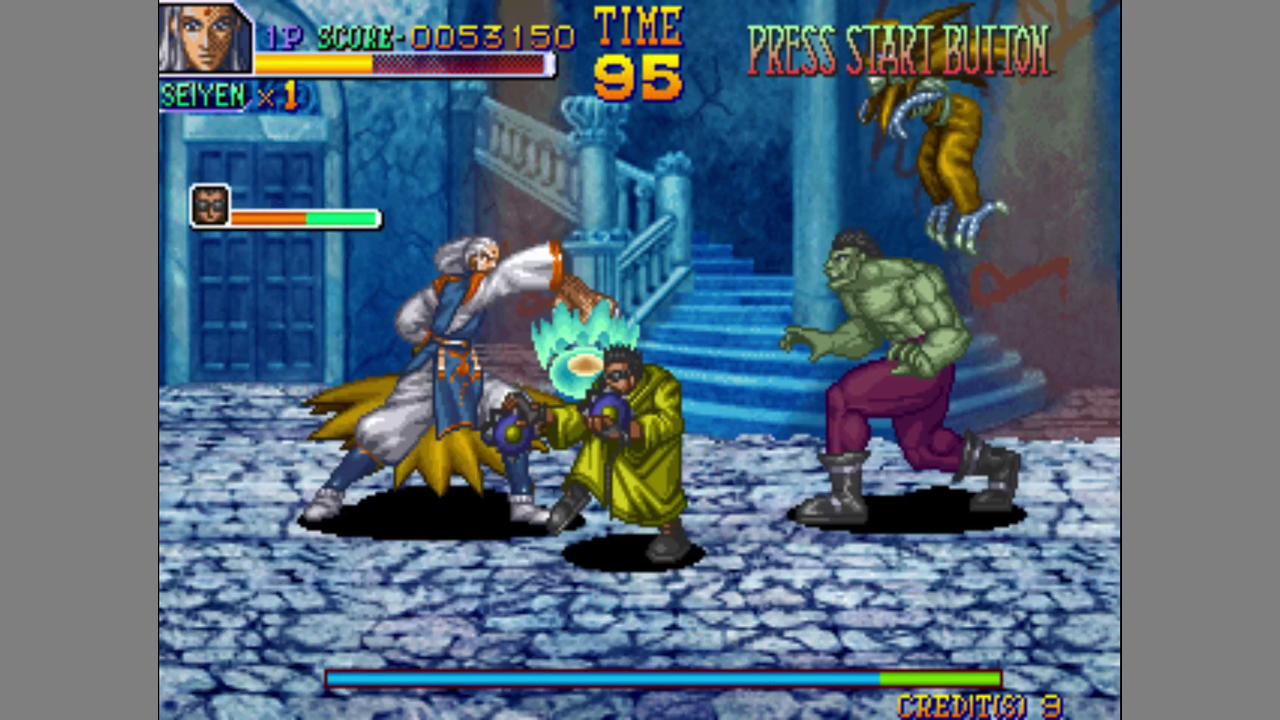Click Seiyen's character portrait

pos(205,39)
